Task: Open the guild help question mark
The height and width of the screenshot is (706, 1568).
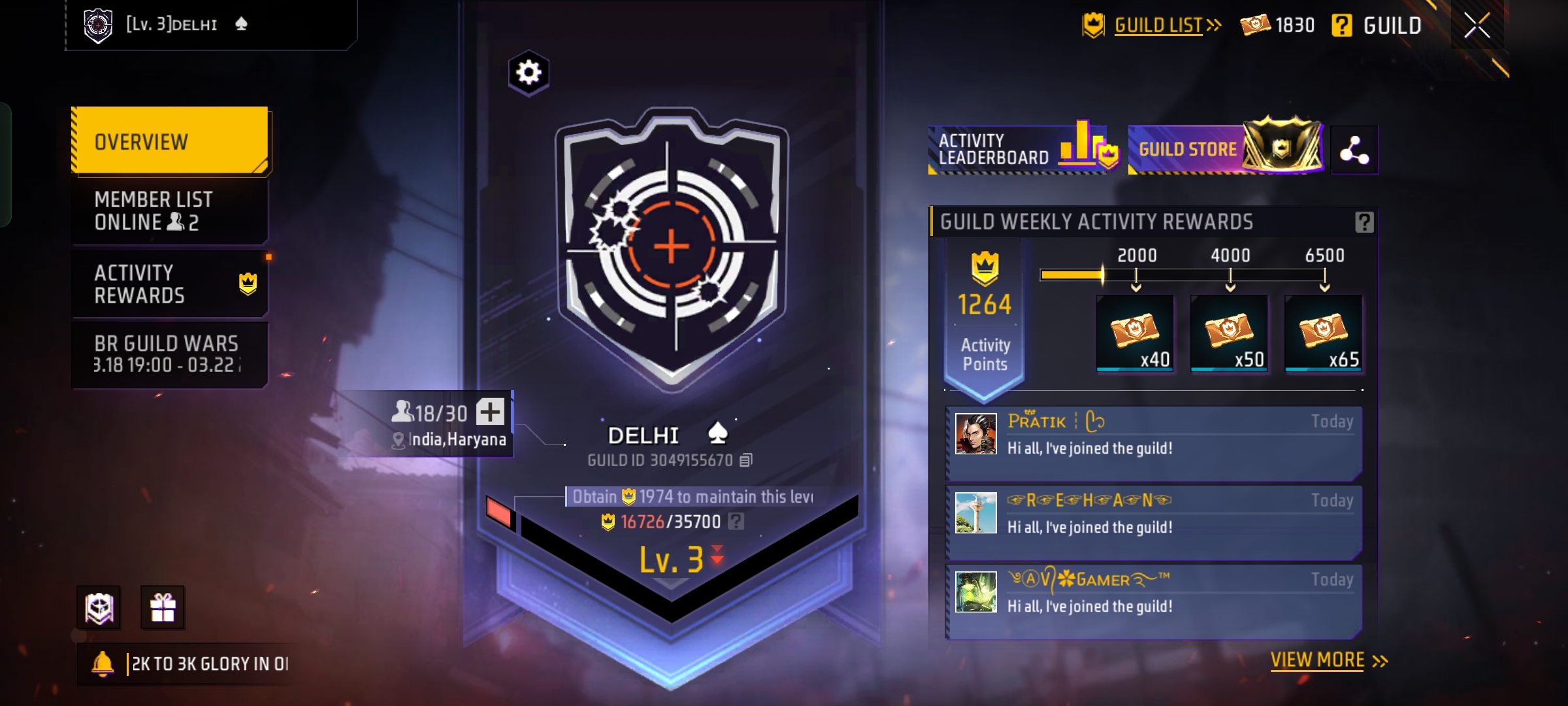Action: pos(1341,25)
